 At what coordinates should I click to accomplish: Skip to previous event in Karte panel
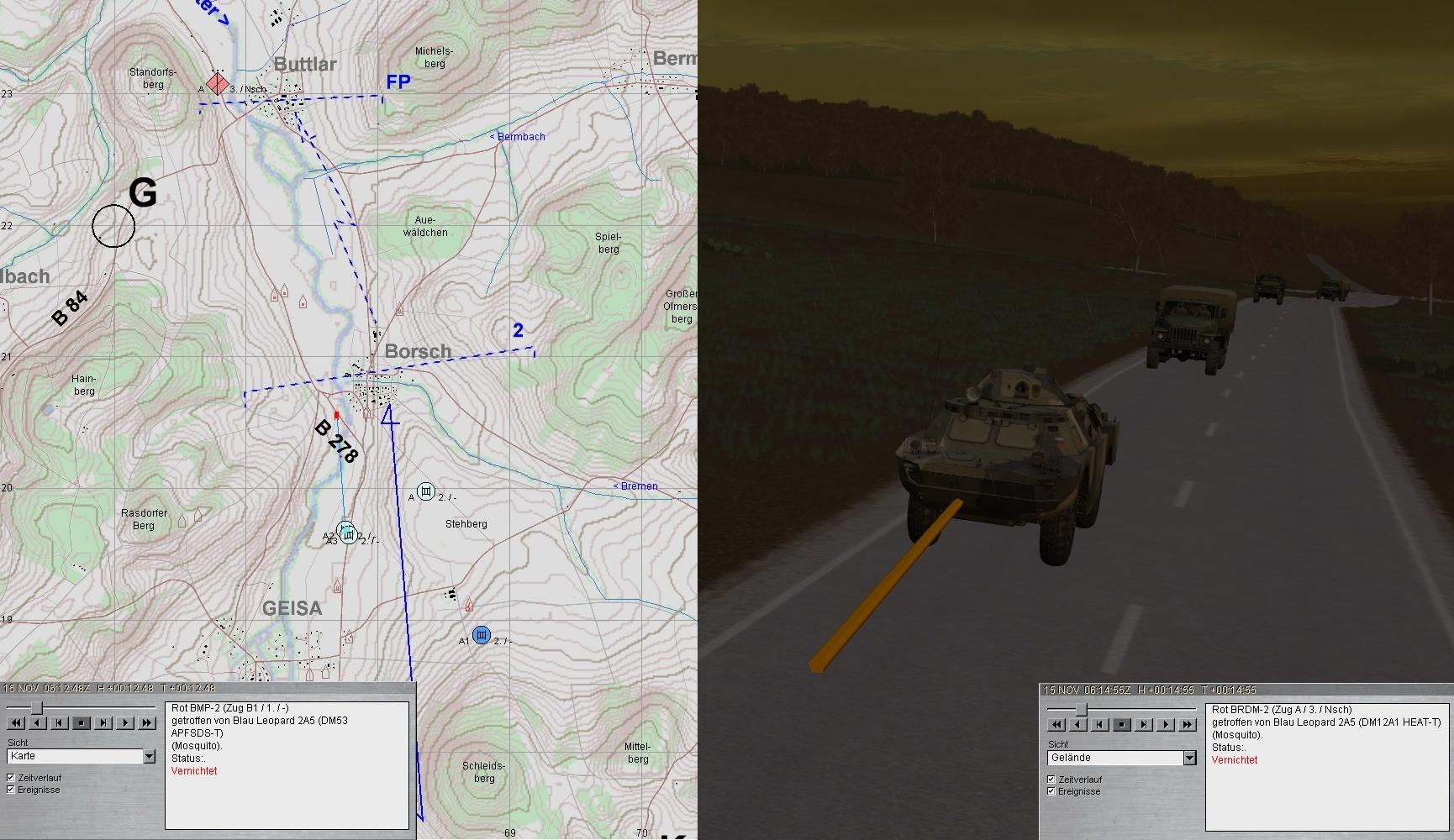tap(60, 722)
